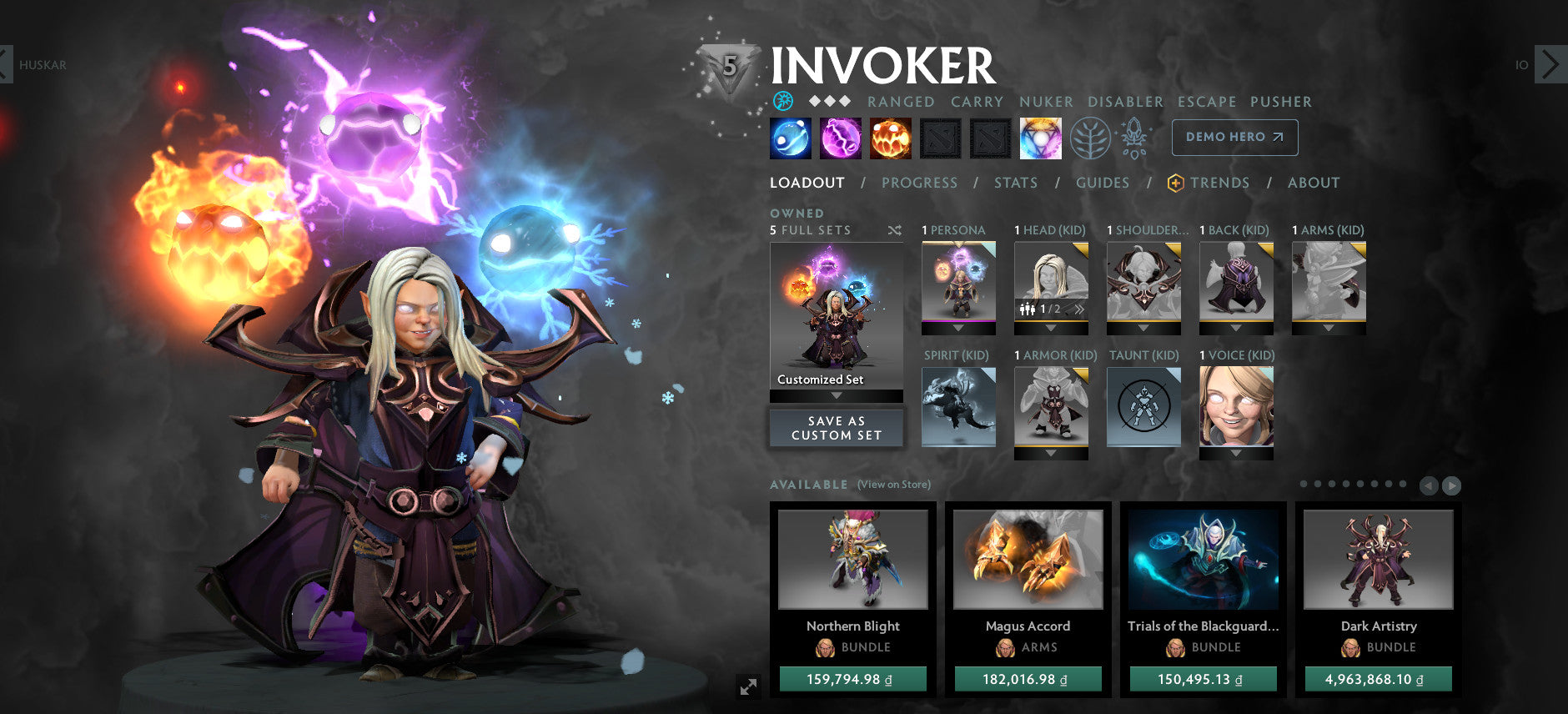1568x714 pixels.
Task: Click the universal attribute icon beside Invoker
Action: click(x=784, y=102)
